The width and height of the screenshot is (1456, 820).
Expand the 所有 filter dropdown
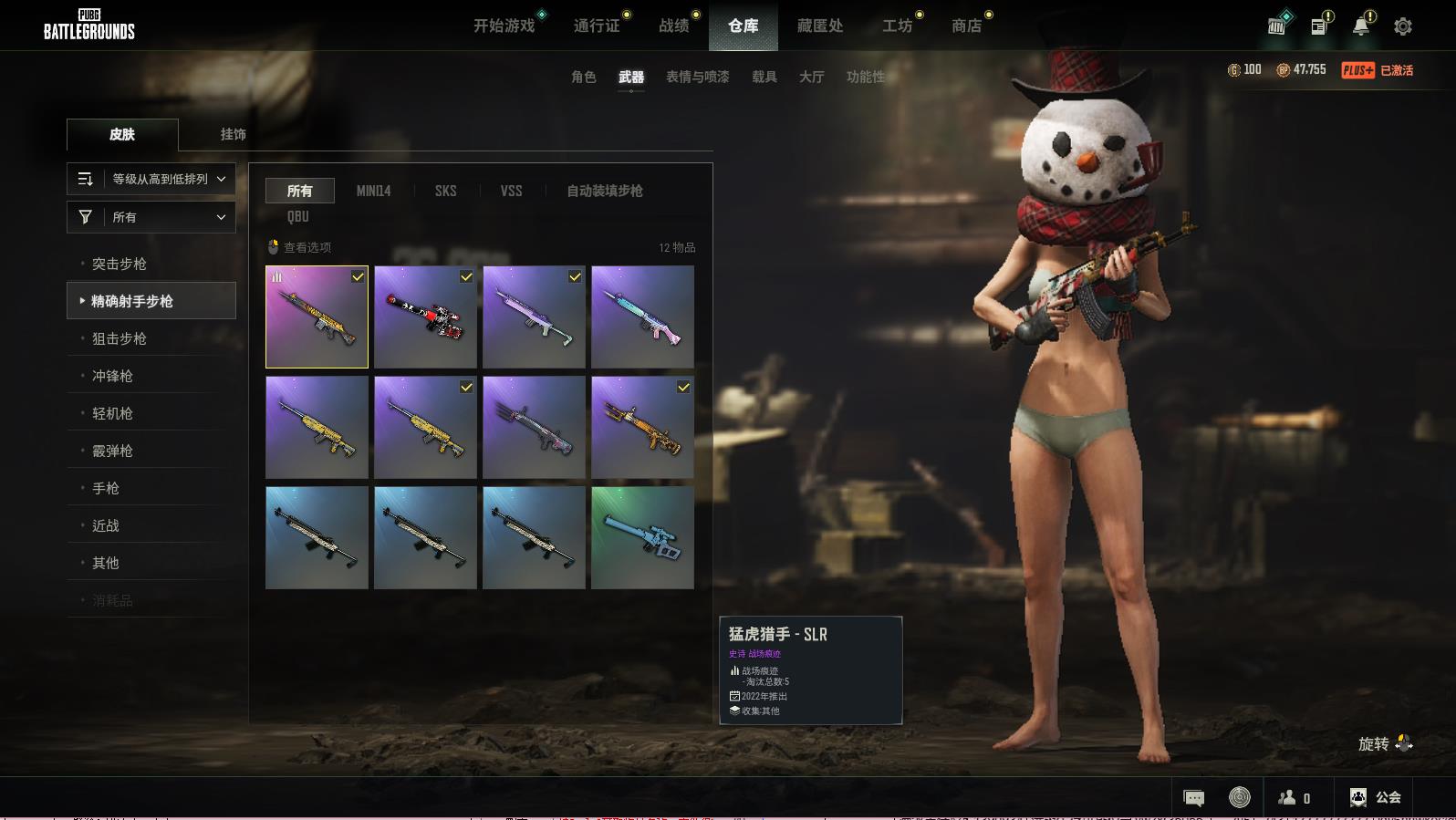[151, 217]
